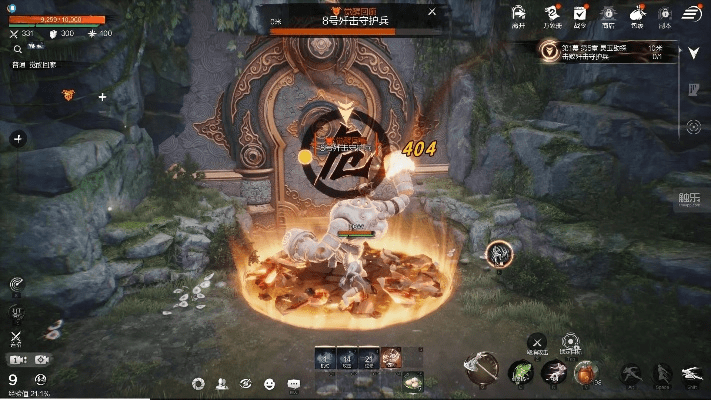Click the money pouch icon in the top bar
711x400 pixels.
tap(637, 14)
